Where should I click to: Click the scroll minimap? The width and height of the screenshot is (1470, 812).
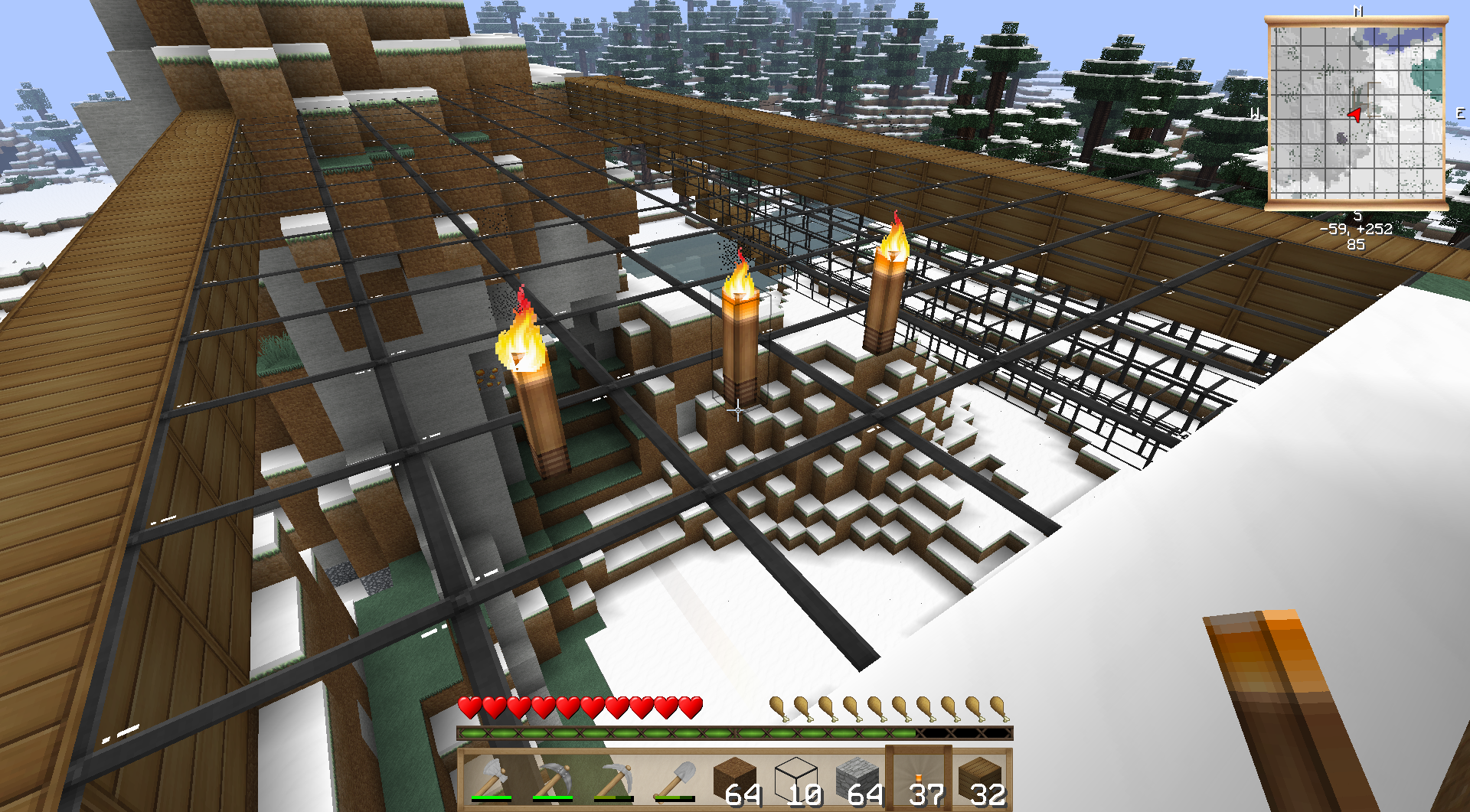point(1356,112)
